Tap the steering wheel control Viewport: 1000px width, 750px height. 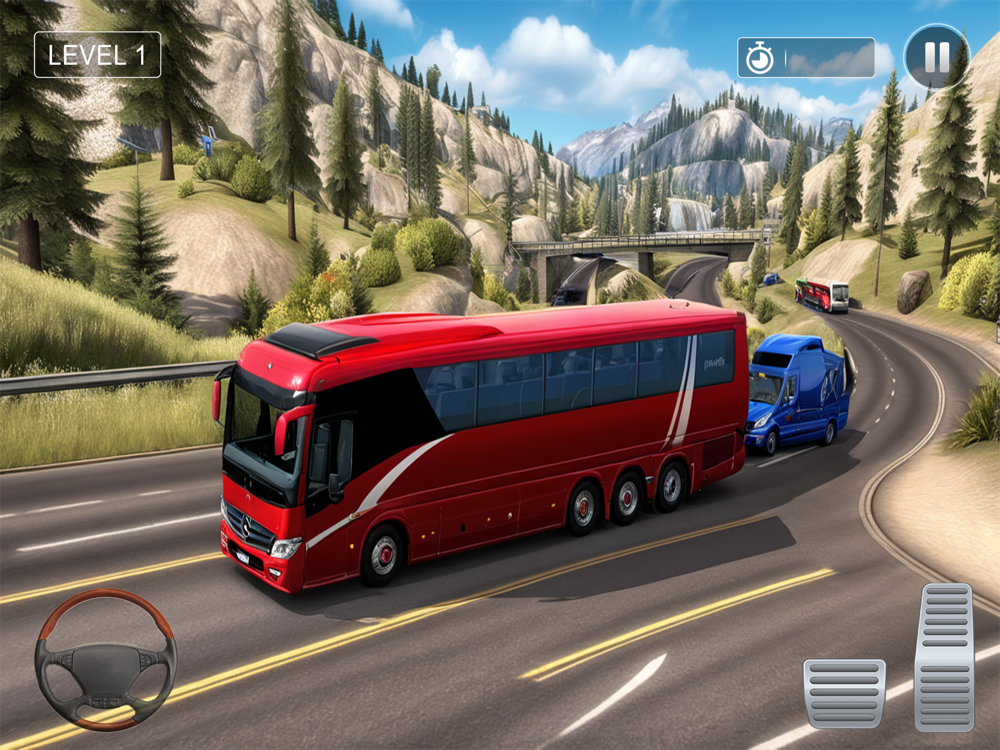pos(105,659)
